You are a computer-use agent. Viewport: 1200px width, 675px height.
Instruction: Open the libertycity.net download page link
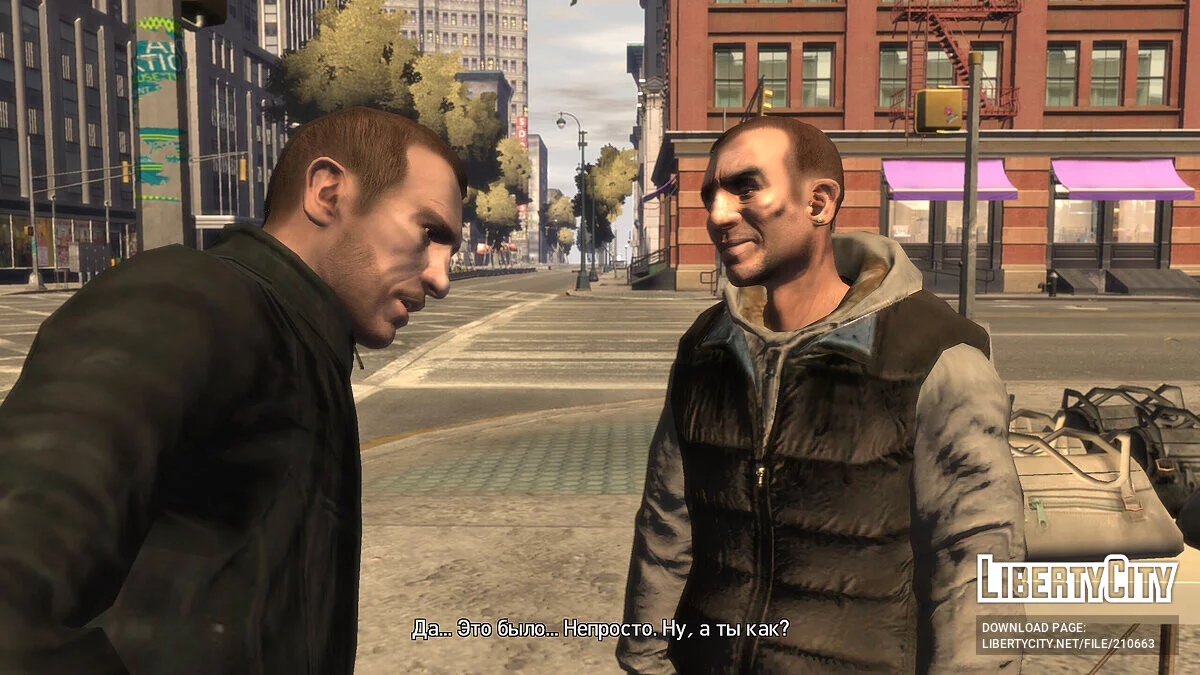click(1068, 644)
